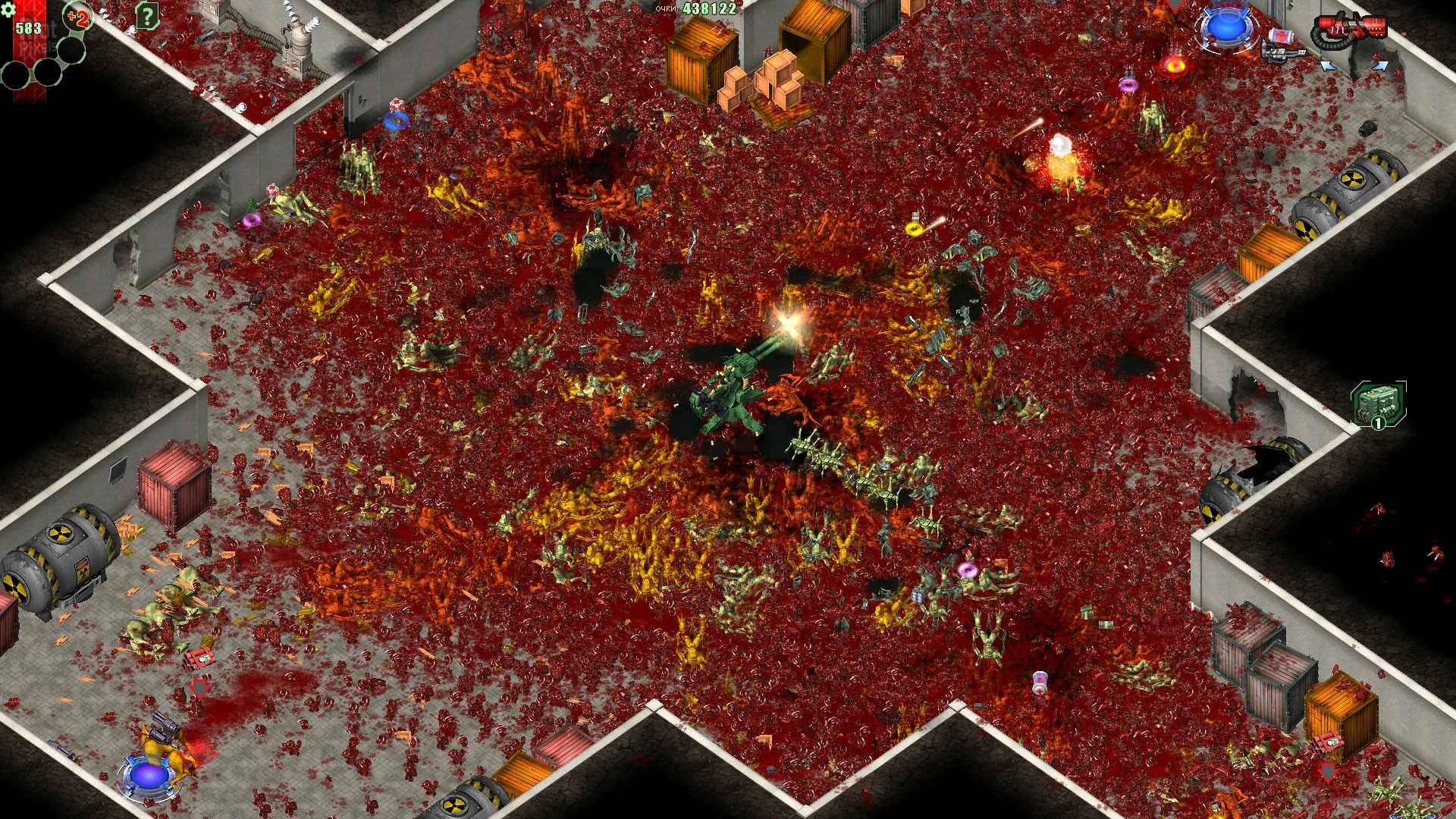This screenshot has width=1456, height=819.
Task: Click the blue teleporter pad at top-right
Action: tap(1228, 29)
